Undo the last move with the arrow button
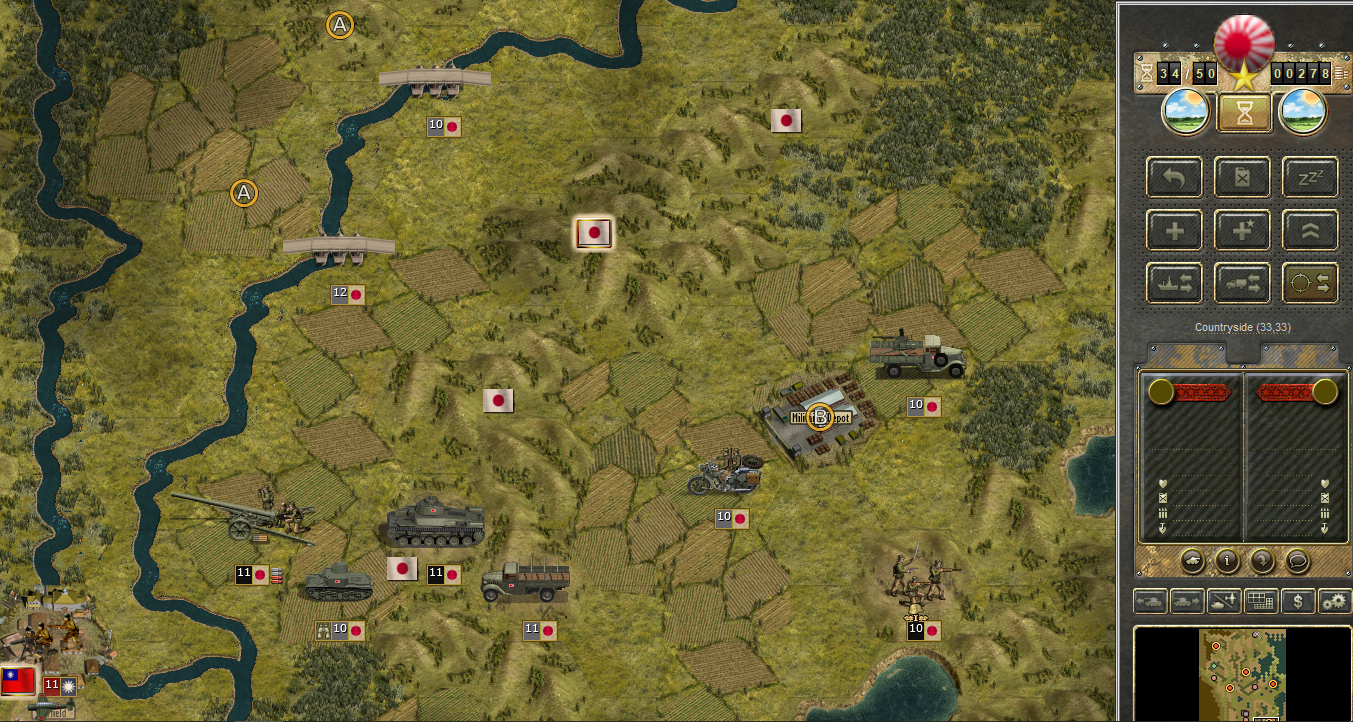 pyautogui.click(x=1175, y=178)
